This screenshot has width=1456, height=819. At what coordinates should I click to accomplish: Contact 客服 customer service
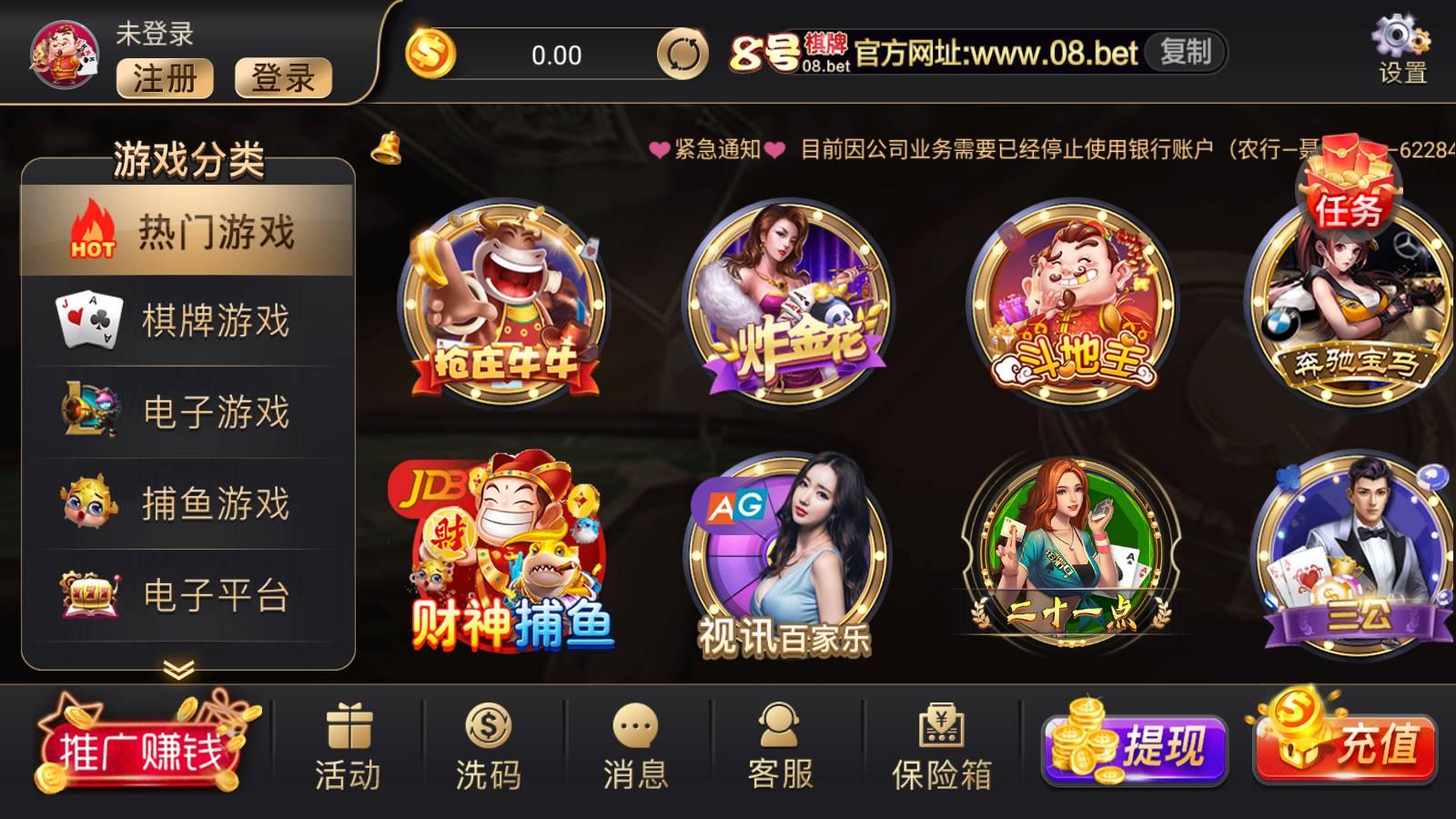point(778,737)
